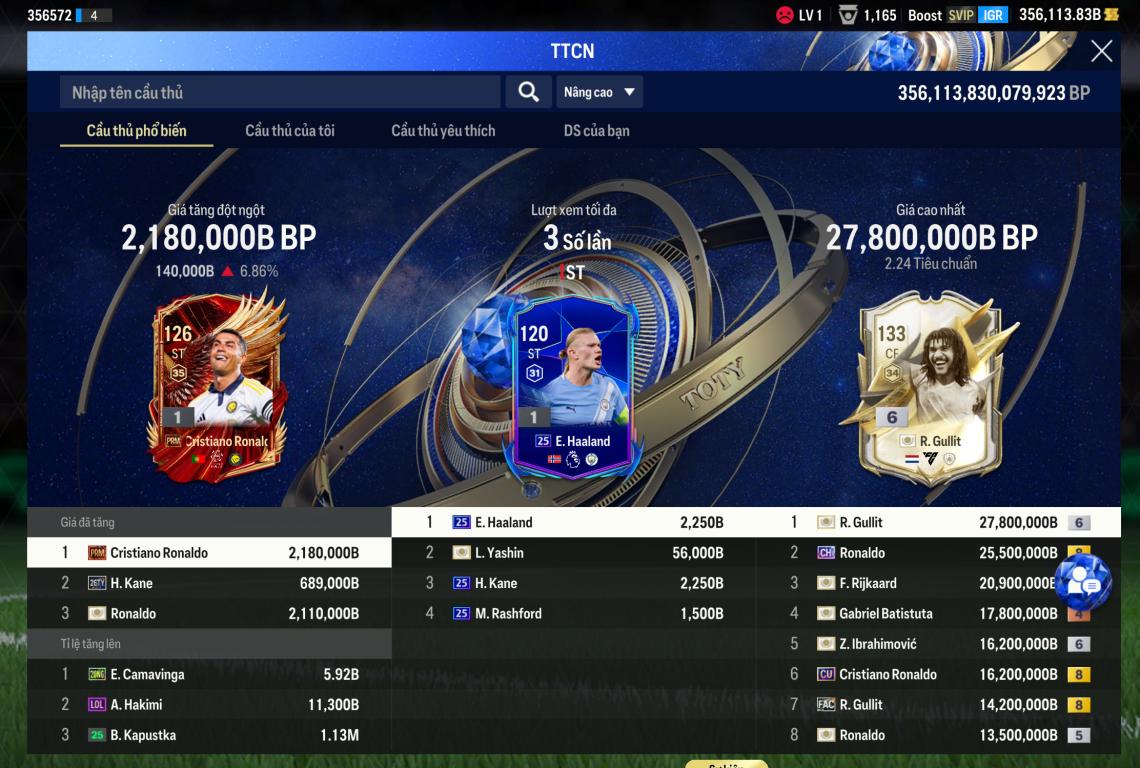Open the M. Rashford list row
This screenshot has width=1140, height=768.
coord(574,614)
